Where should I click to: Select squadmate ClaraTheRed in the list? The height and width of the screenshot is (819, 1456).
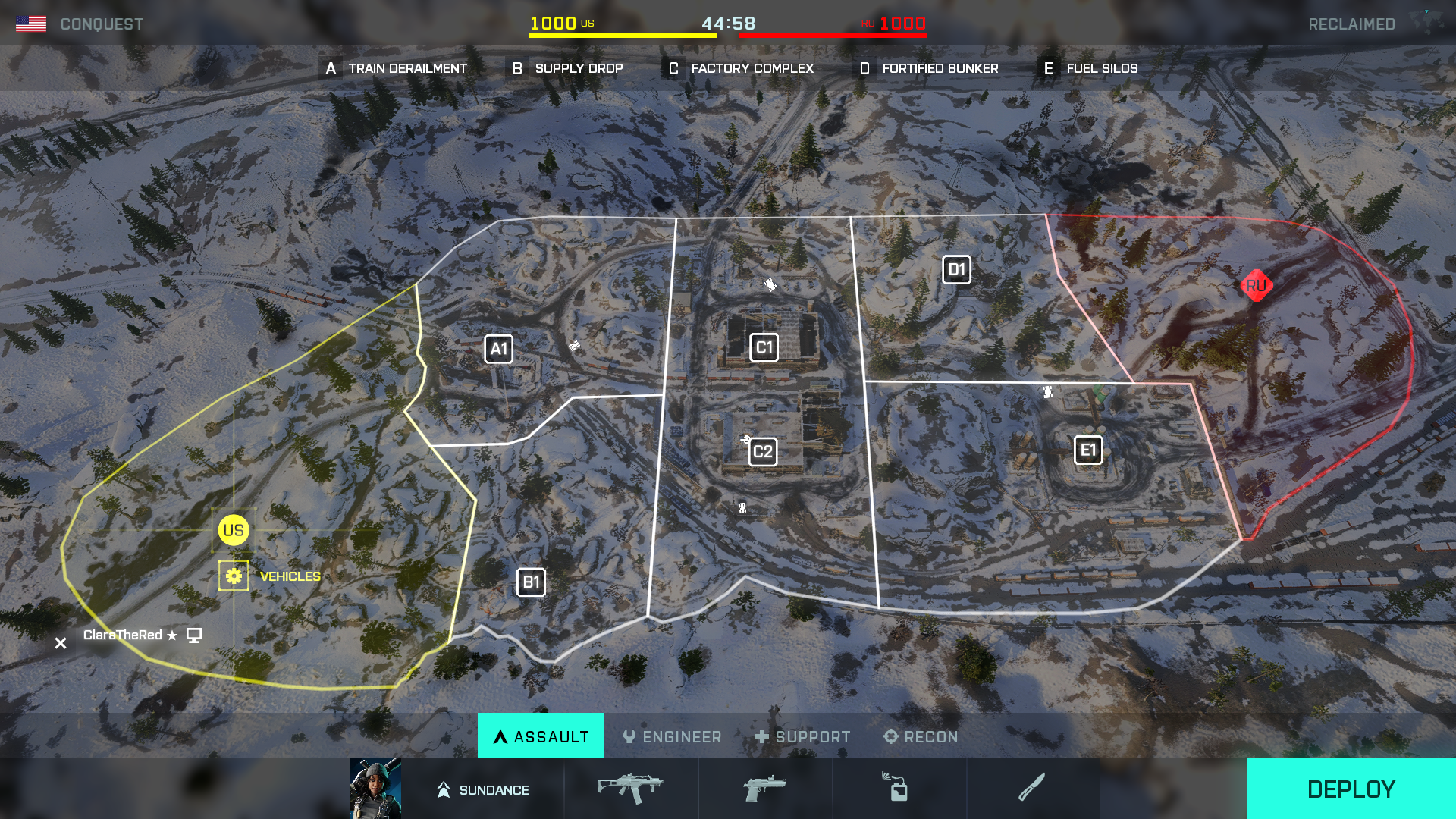[x=123, y=635]
